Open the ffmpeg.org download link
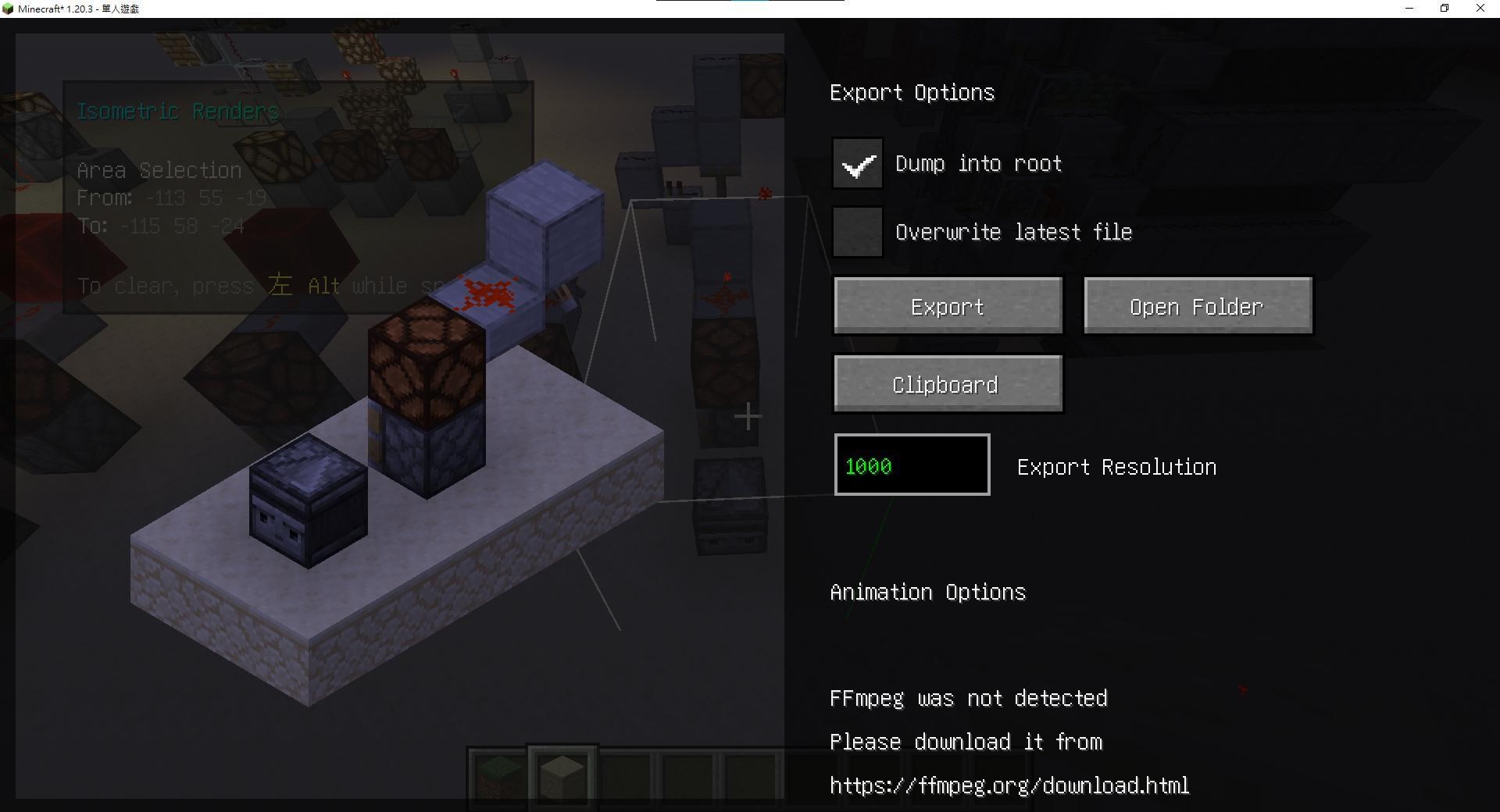This screenshot has width=1500, height=812. pyautogui.click(x=1009, y=785)
